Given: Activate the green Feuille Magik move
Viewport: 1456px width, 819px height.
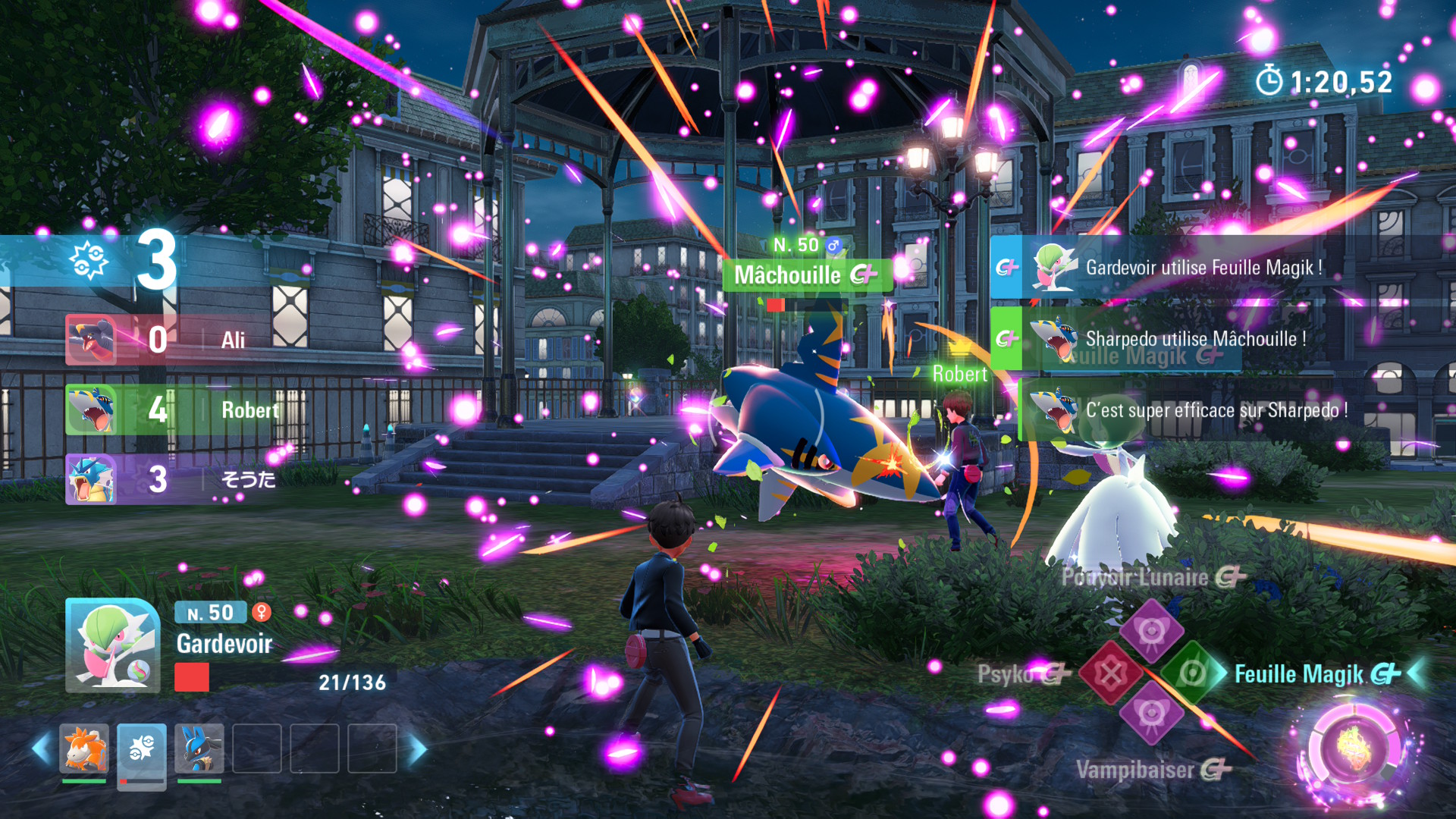Looking at the screenshot, I should coord(1192,673).
